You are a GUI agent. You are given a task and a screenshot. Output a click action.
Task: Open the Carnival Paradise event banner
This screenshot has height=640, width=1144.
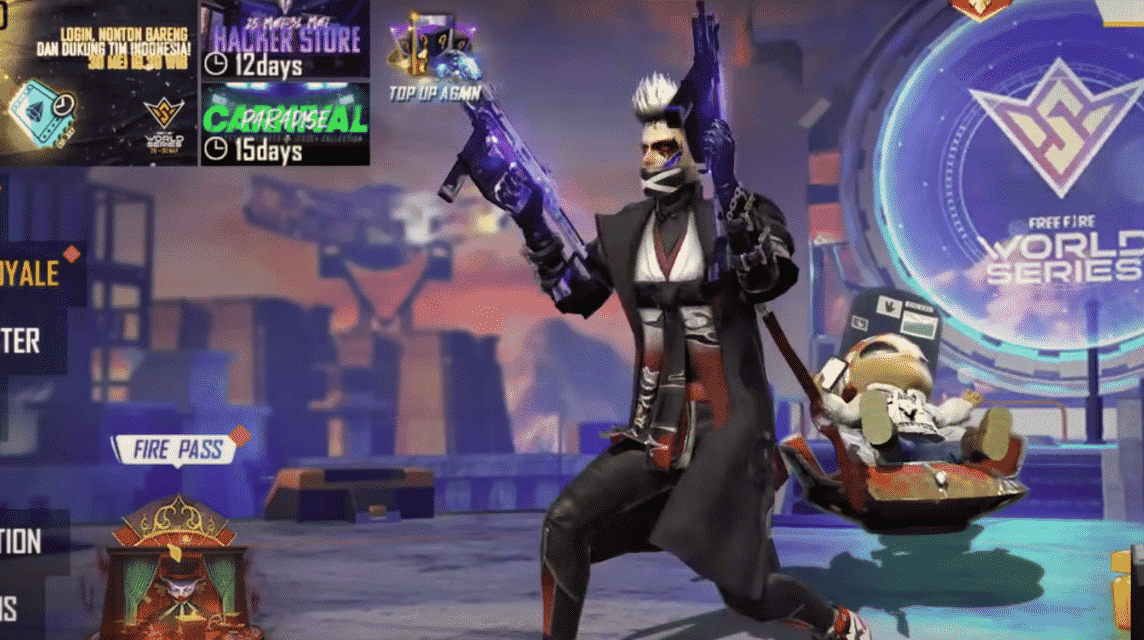(x=285, y=124)
